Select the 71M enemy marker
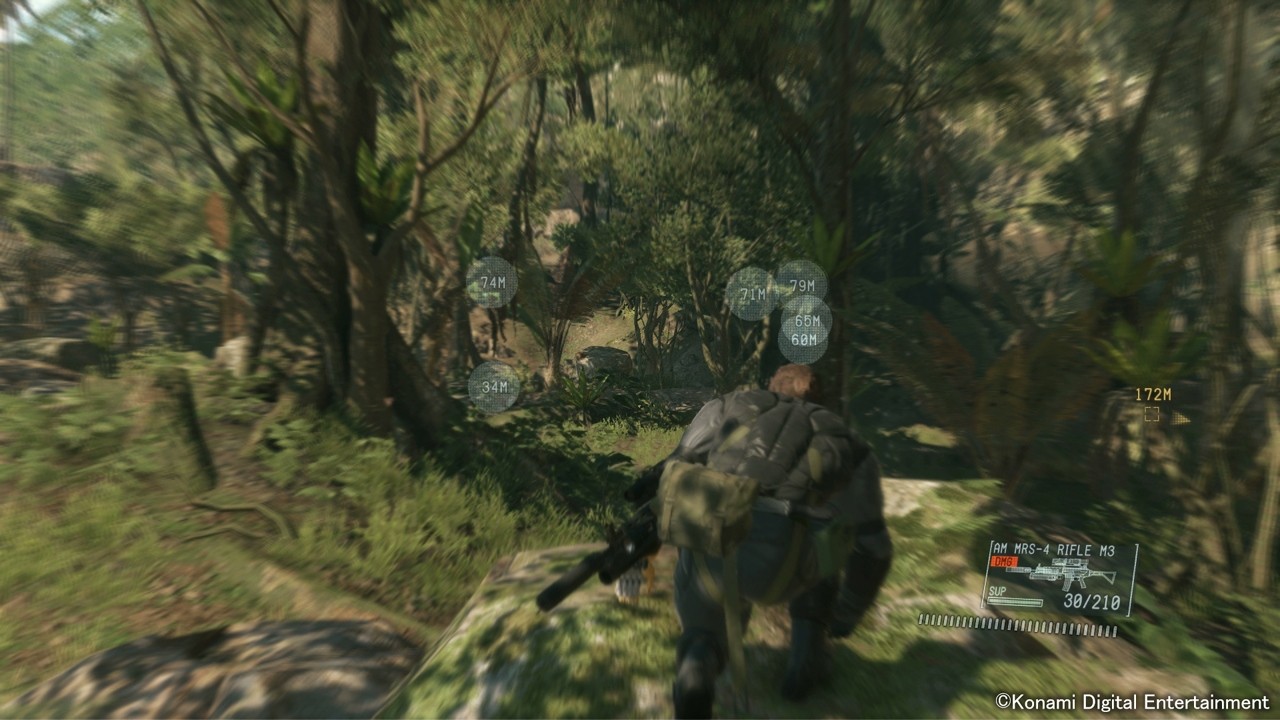Screen dimensions: 1280x720 click(x=753, y=294)
